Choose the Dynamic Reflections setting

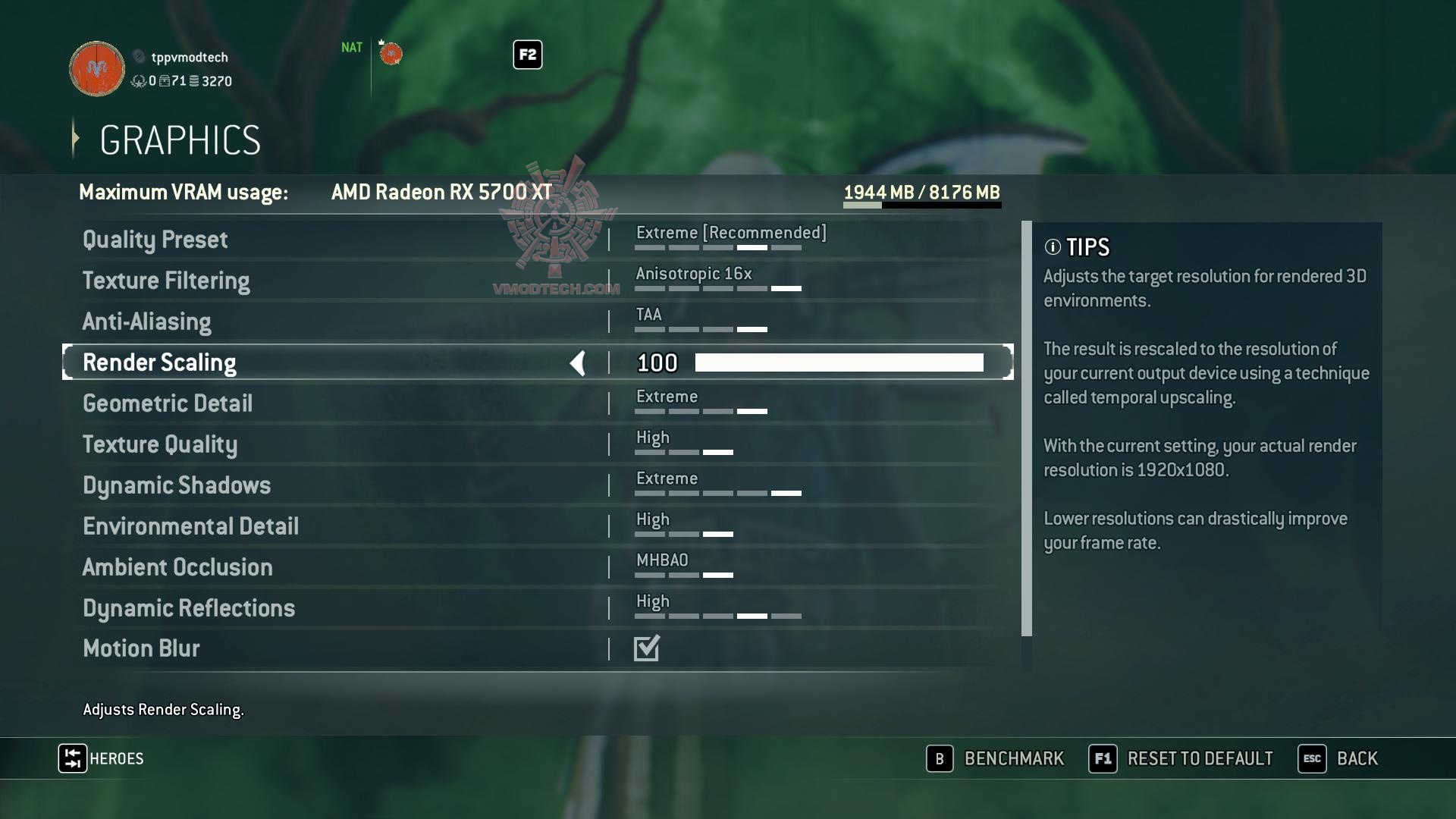pos(189,608)
